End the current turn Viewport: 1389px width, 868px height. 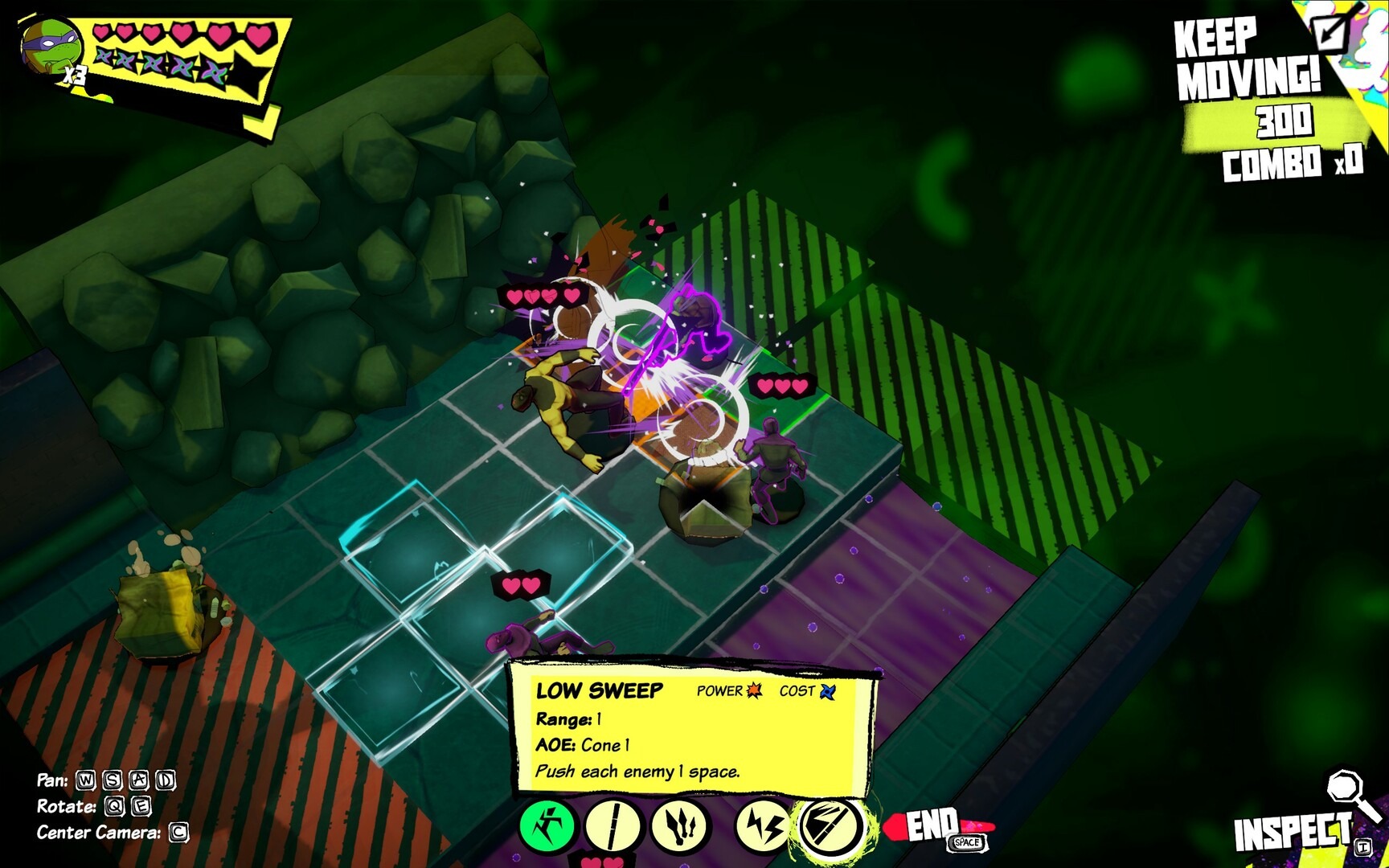(x=936, y=826)
